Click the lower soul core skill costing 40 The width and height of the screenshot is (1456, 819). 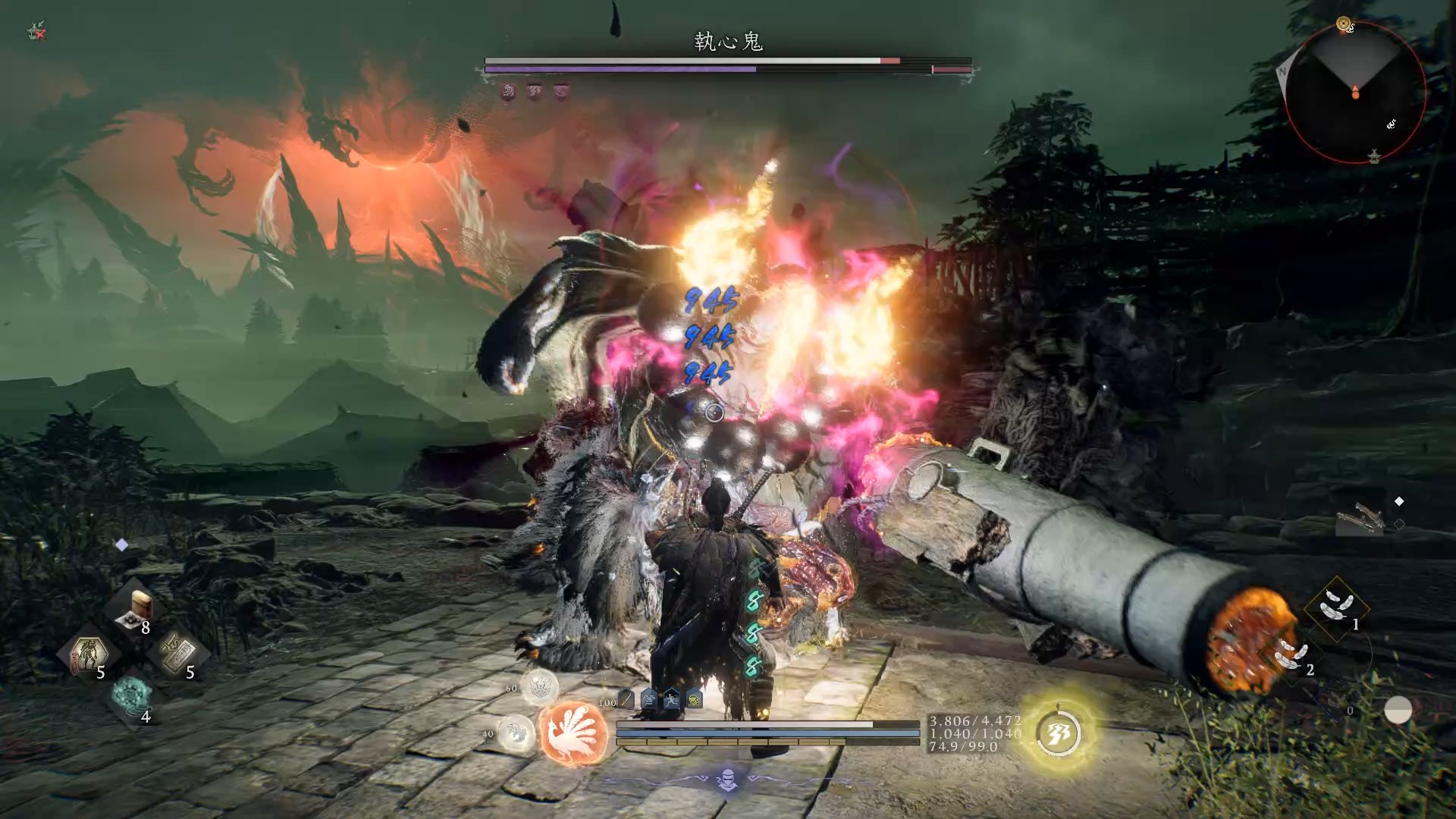click(x=516, y=733)
